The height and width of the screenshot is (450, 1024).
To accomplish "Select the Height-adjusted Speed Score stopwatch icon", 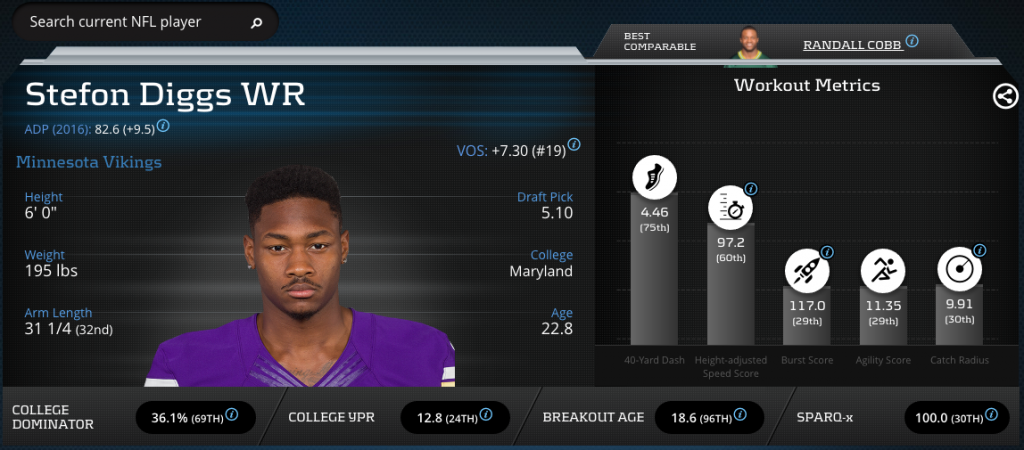I will coord(730,208).
